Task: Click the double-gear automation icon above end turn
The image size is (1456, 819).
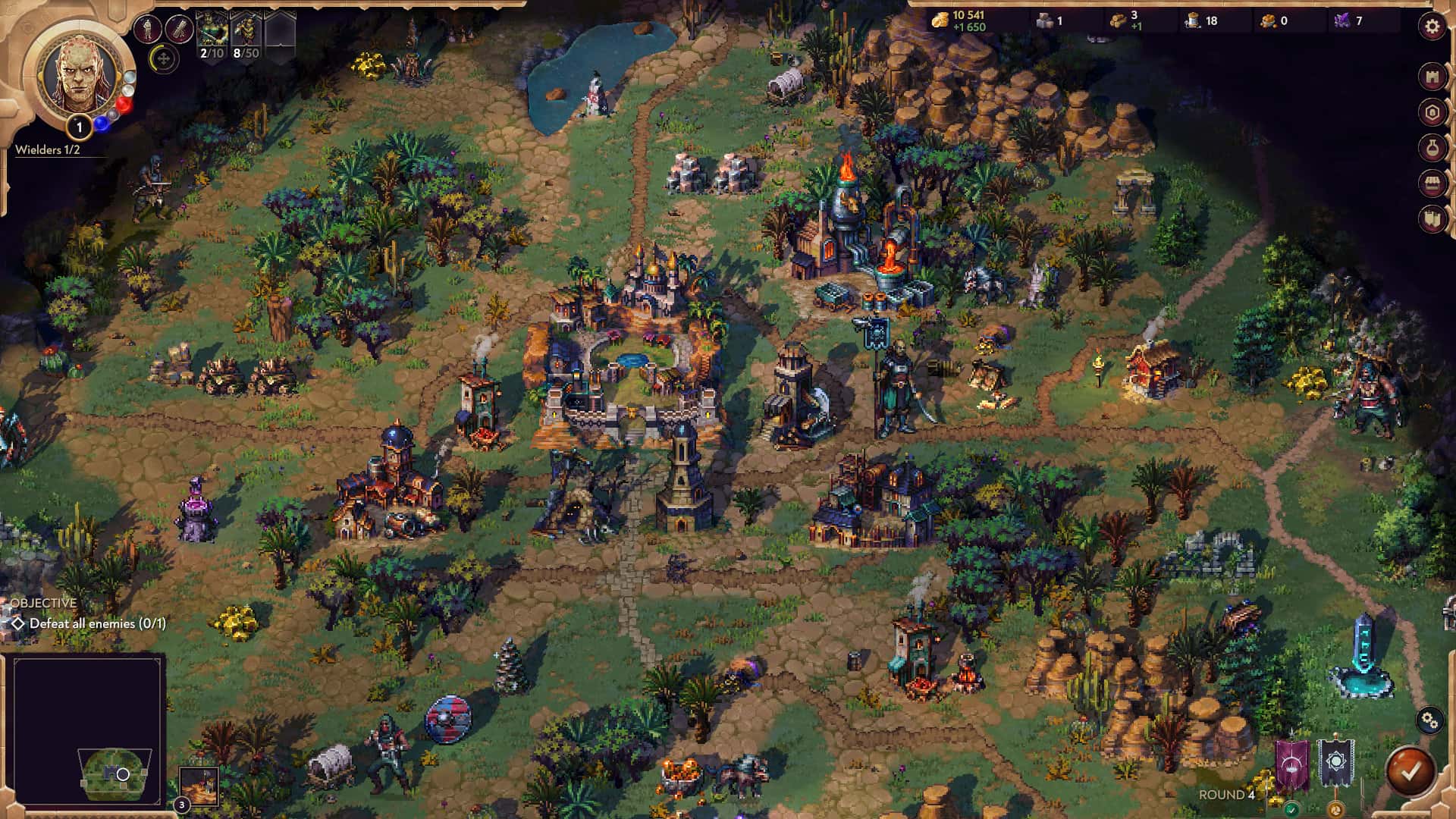Action: [x=1429, y=720]
